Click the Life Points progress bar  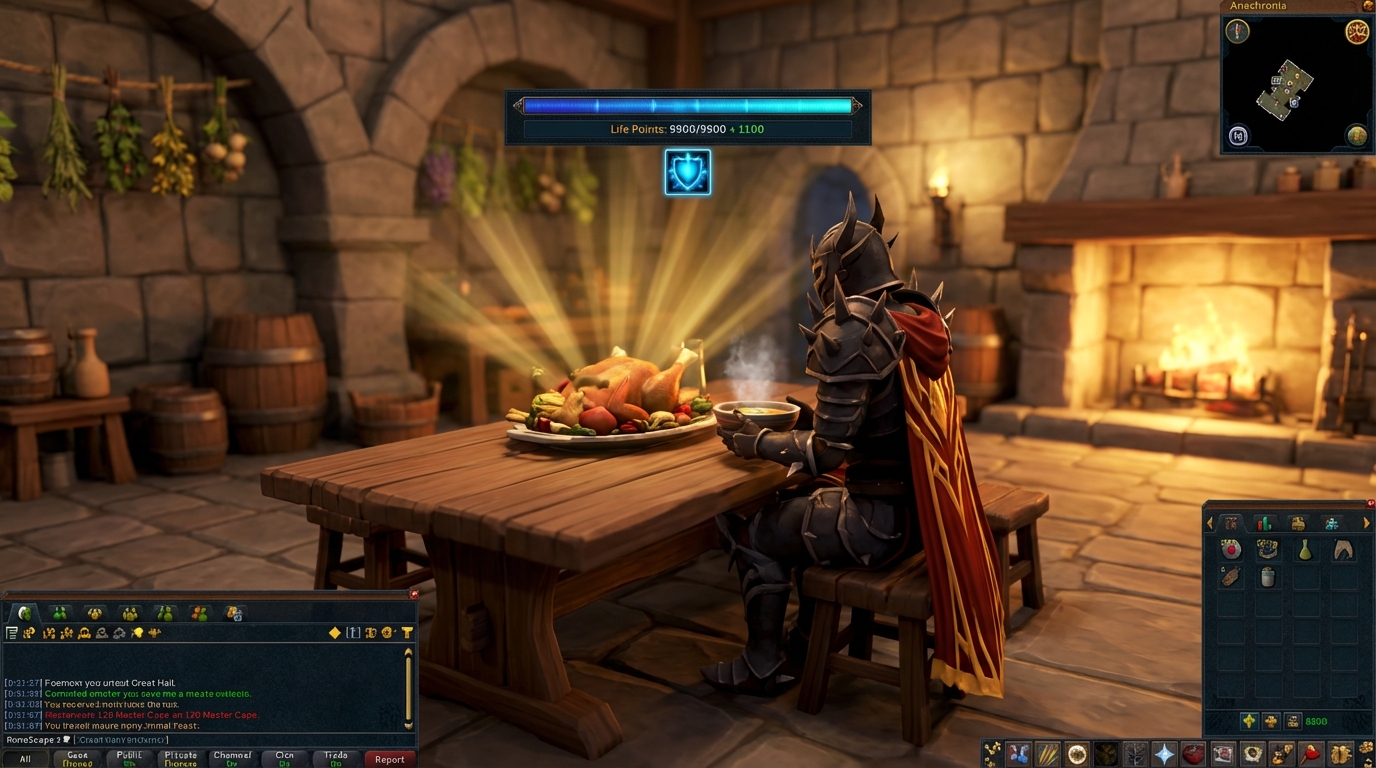688,104
